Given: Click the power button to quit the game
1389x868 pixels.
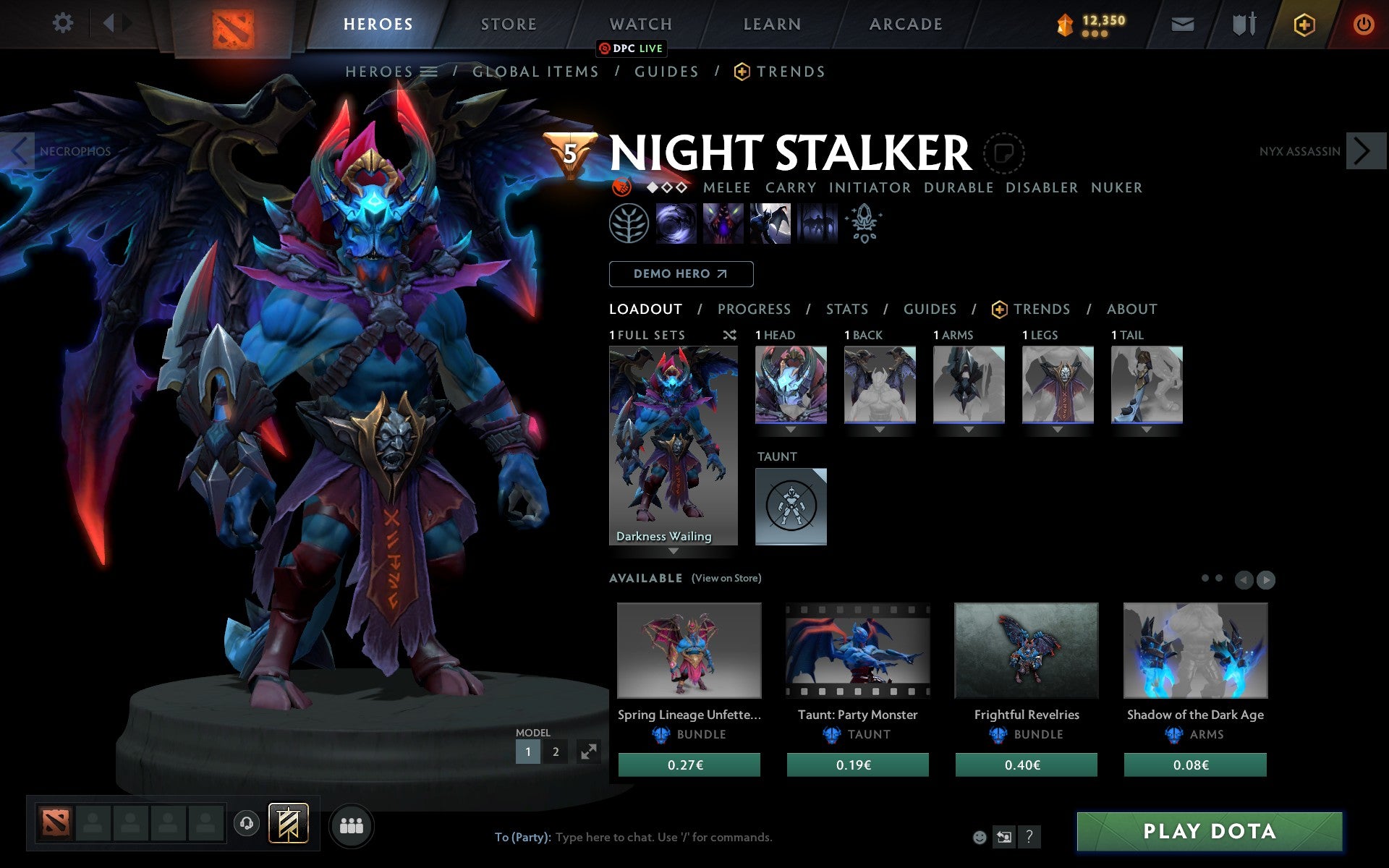Looking at the screenshot, I should coord(1364,24).
